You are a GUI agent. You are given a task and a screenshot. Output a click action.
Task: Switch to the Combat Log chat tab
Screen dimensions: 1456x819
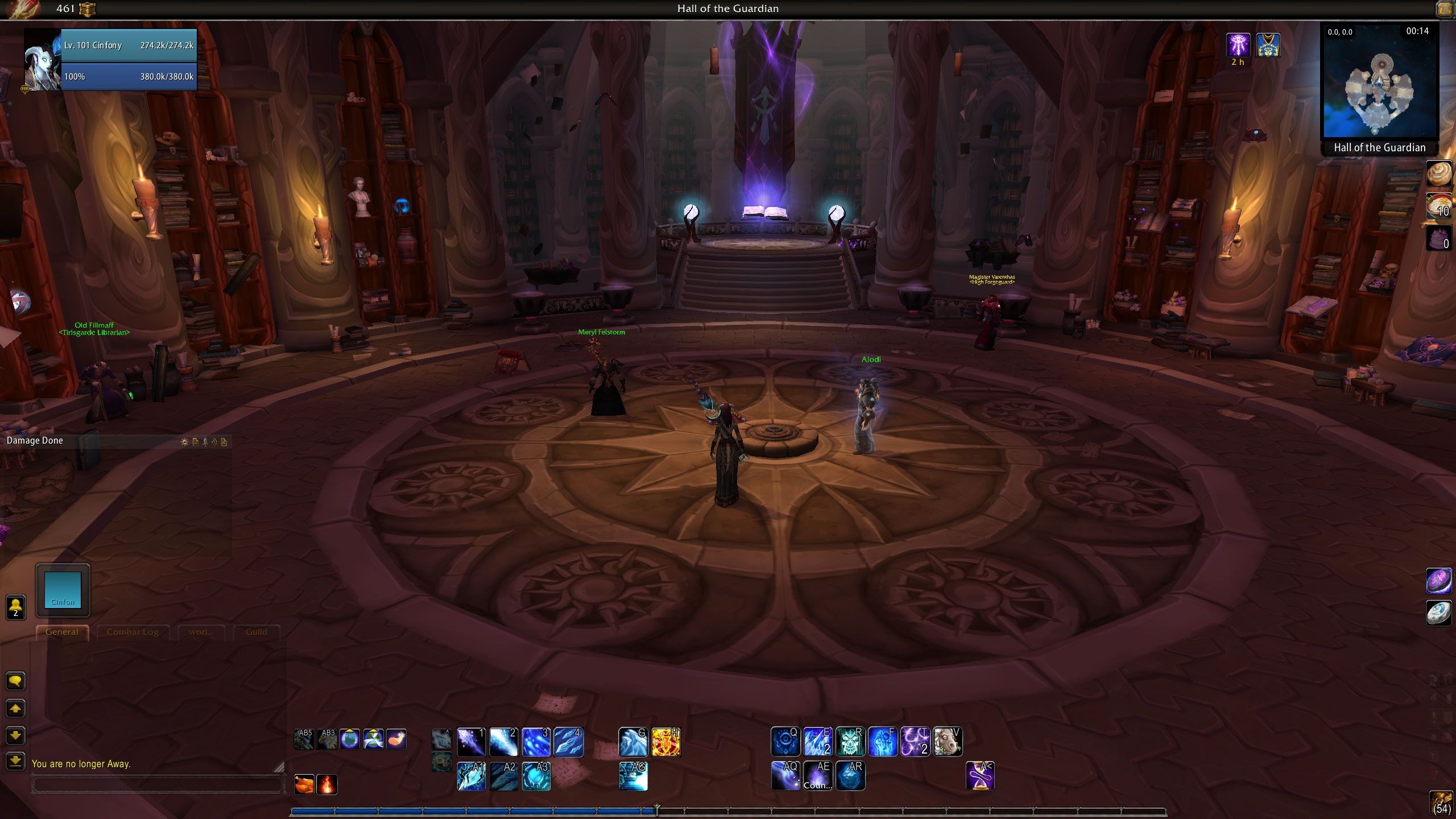coord(133,632)
